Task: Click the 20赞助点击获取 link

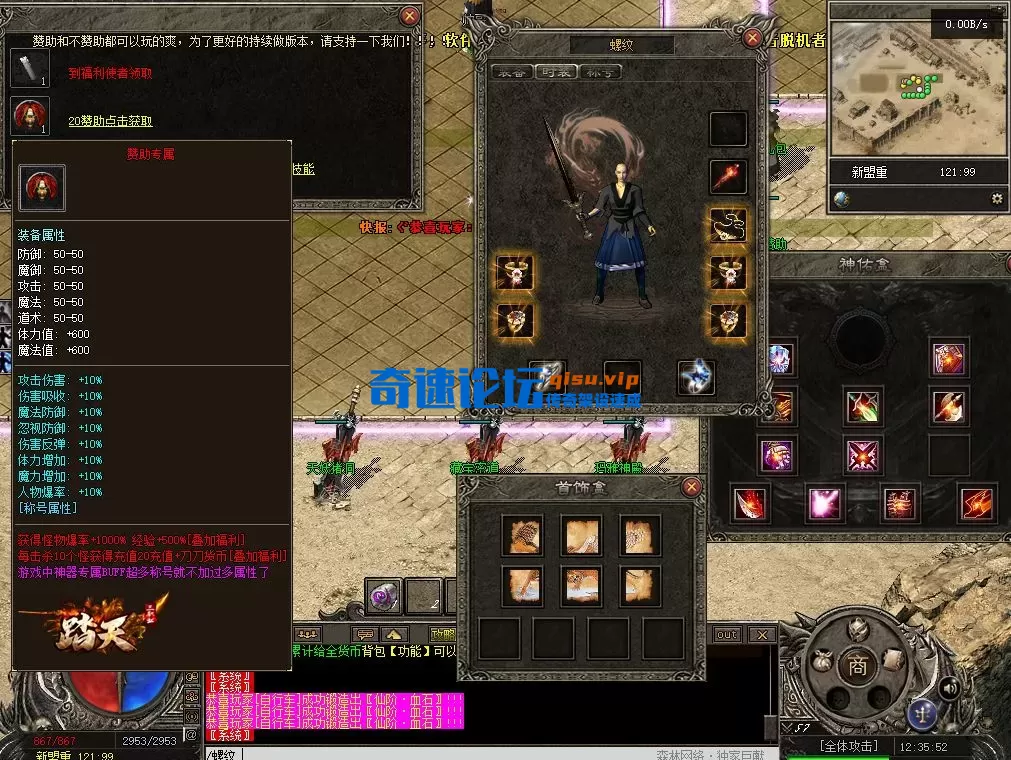Action: click(x=110, y=121)
